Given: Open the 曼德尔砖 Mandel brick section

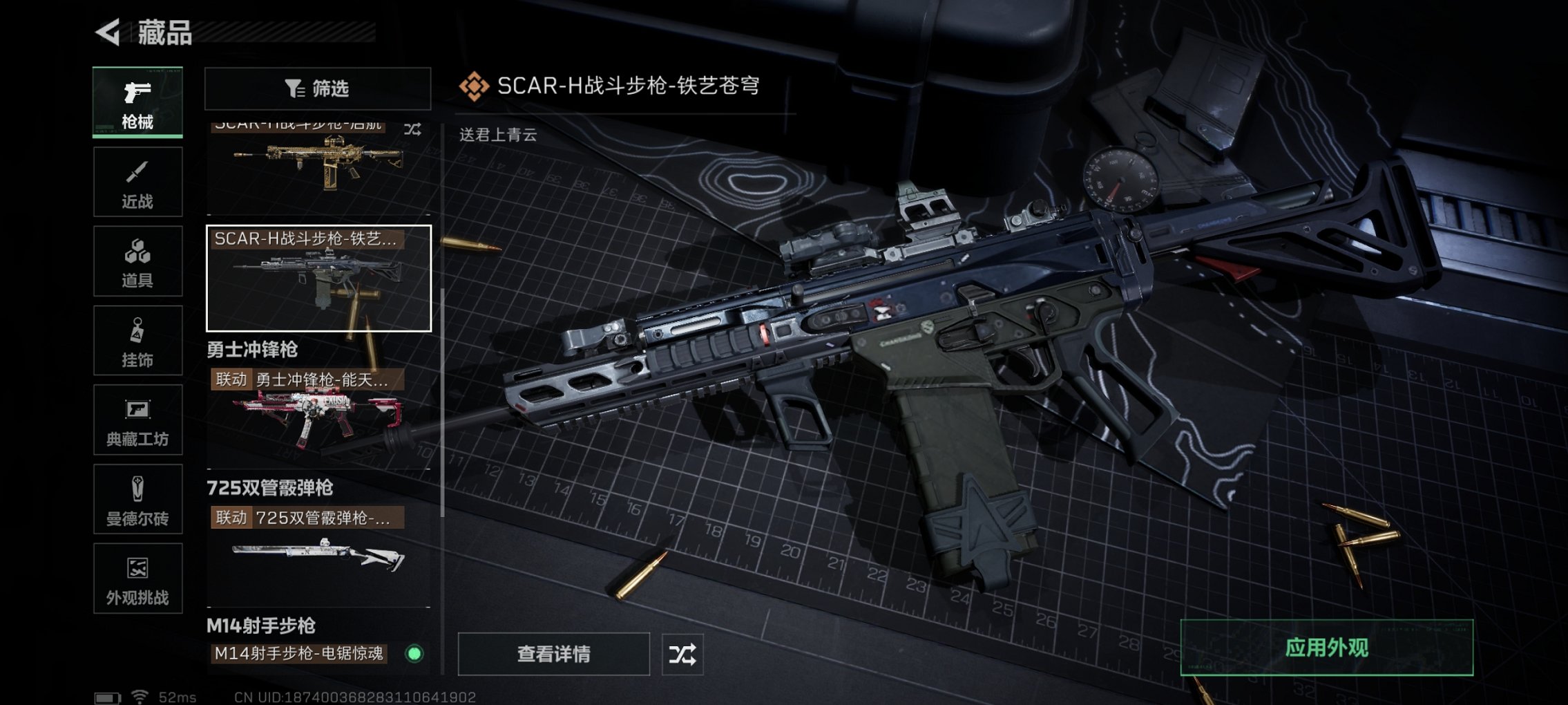Looking at the screenshot, I should [137, 499].
